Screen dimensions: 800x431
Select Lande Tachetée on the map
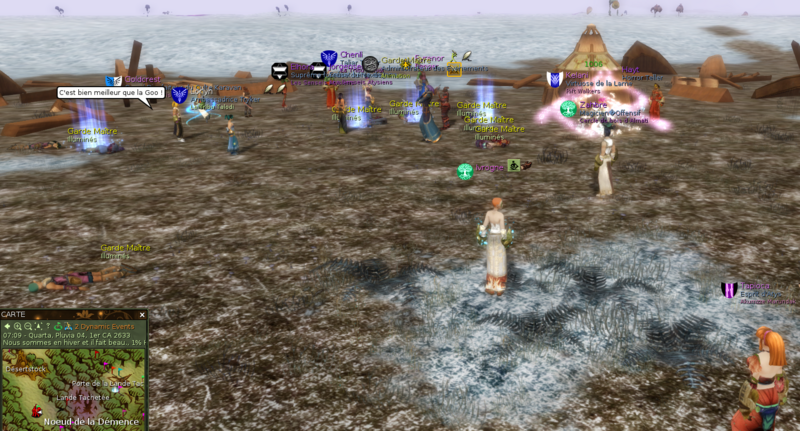[x=82, y=397]
